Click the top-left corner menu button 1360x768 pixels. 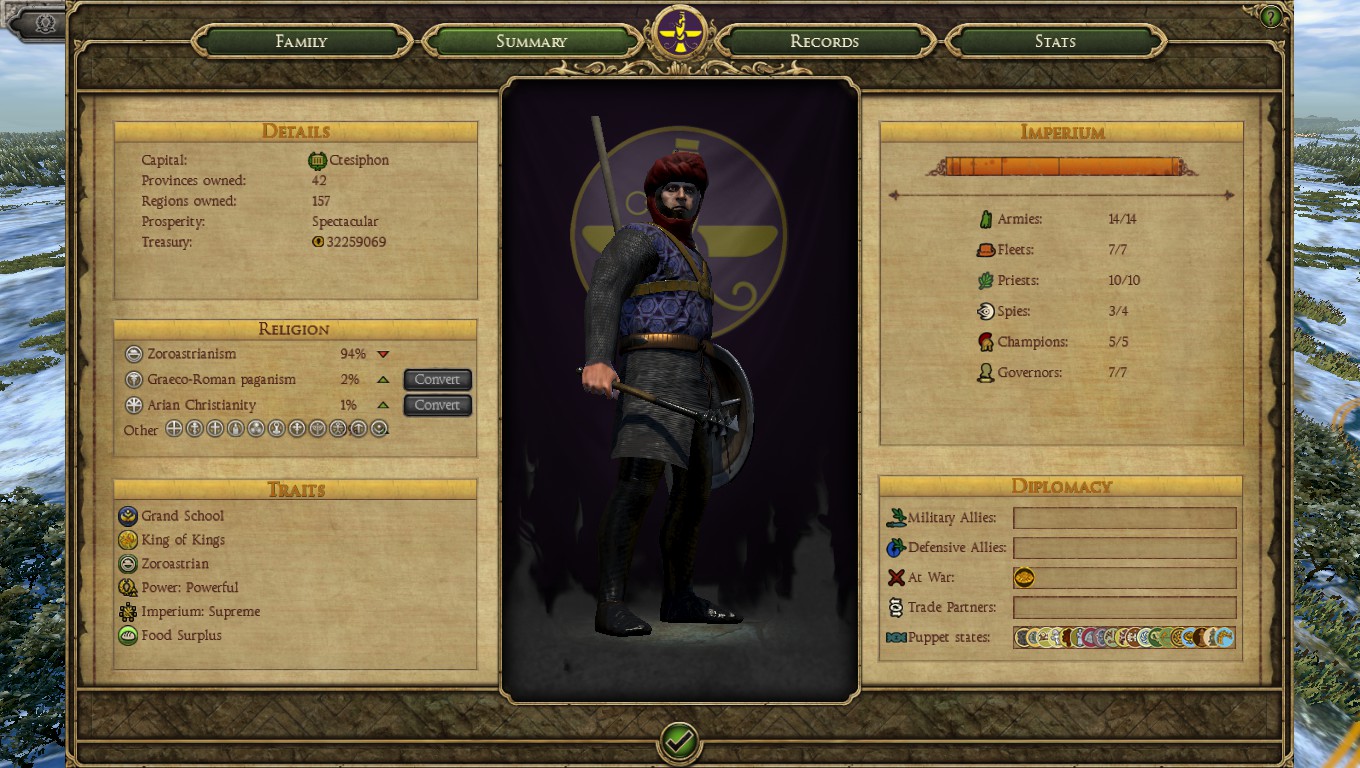tap(44, 23)
